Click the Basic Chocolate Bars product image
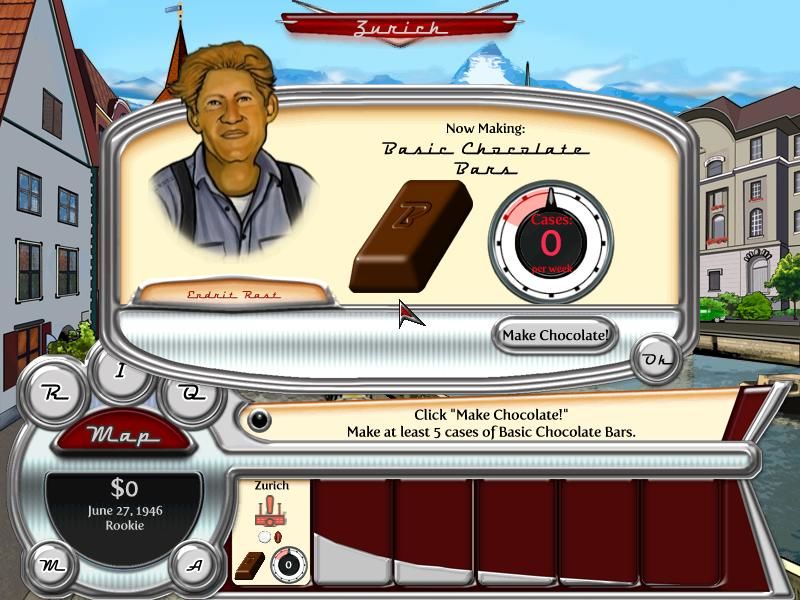The height and width of the screenshot is (600, 800). (x=410, y=235)
